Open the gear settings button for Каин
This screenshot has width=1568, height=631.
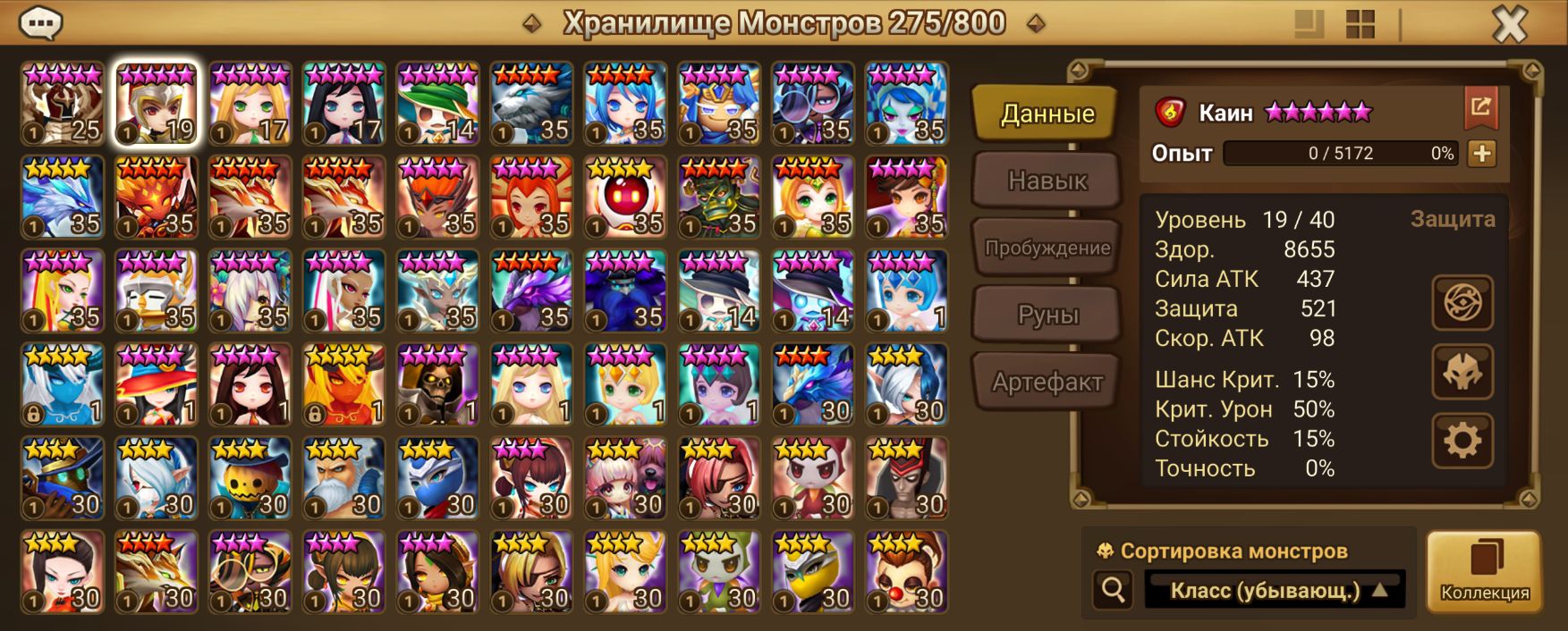coord(1462,441)
